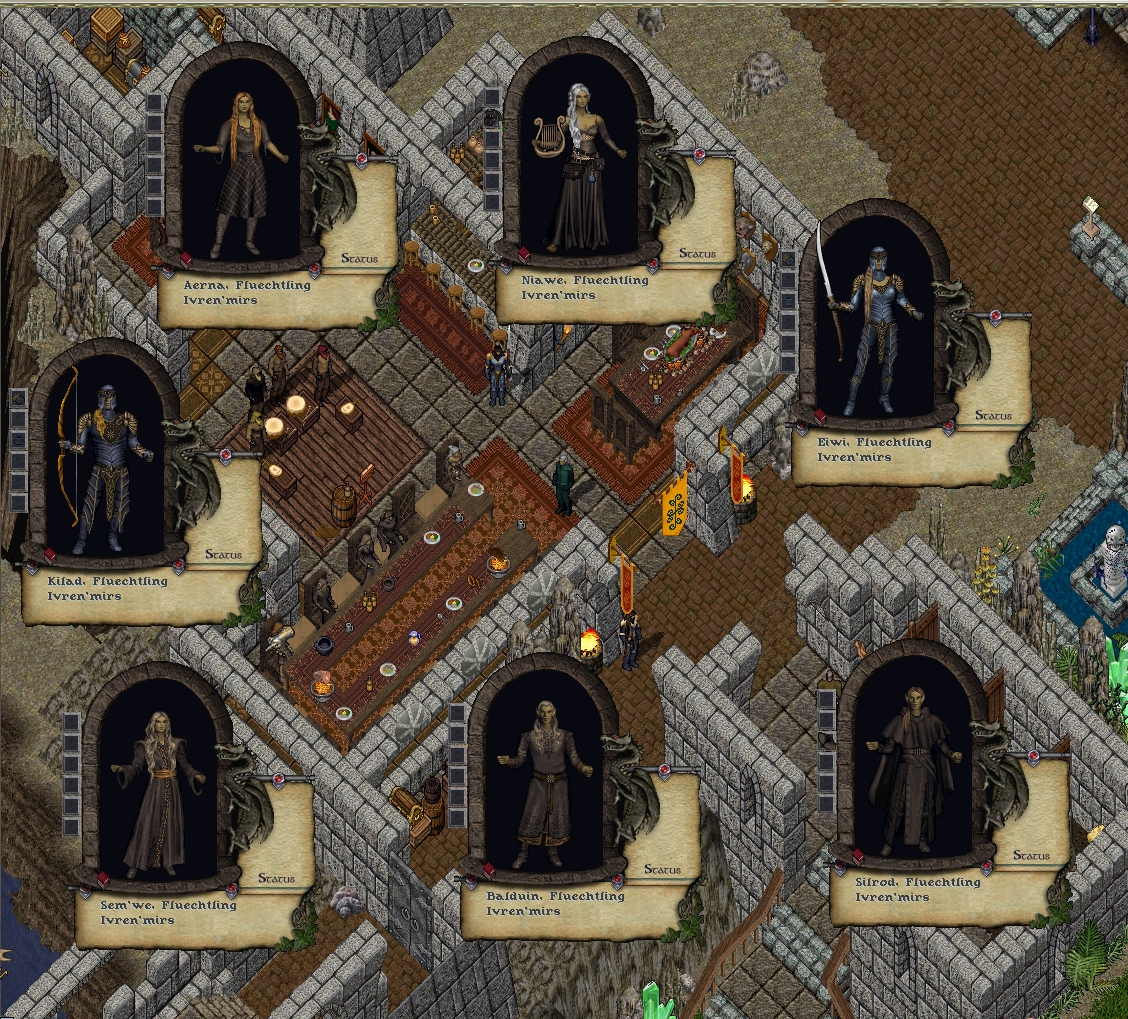Open Kilad's Status button
The width and height of the screenshot is (1128, 1019).
pyautogui.click(x=223, y=554)
